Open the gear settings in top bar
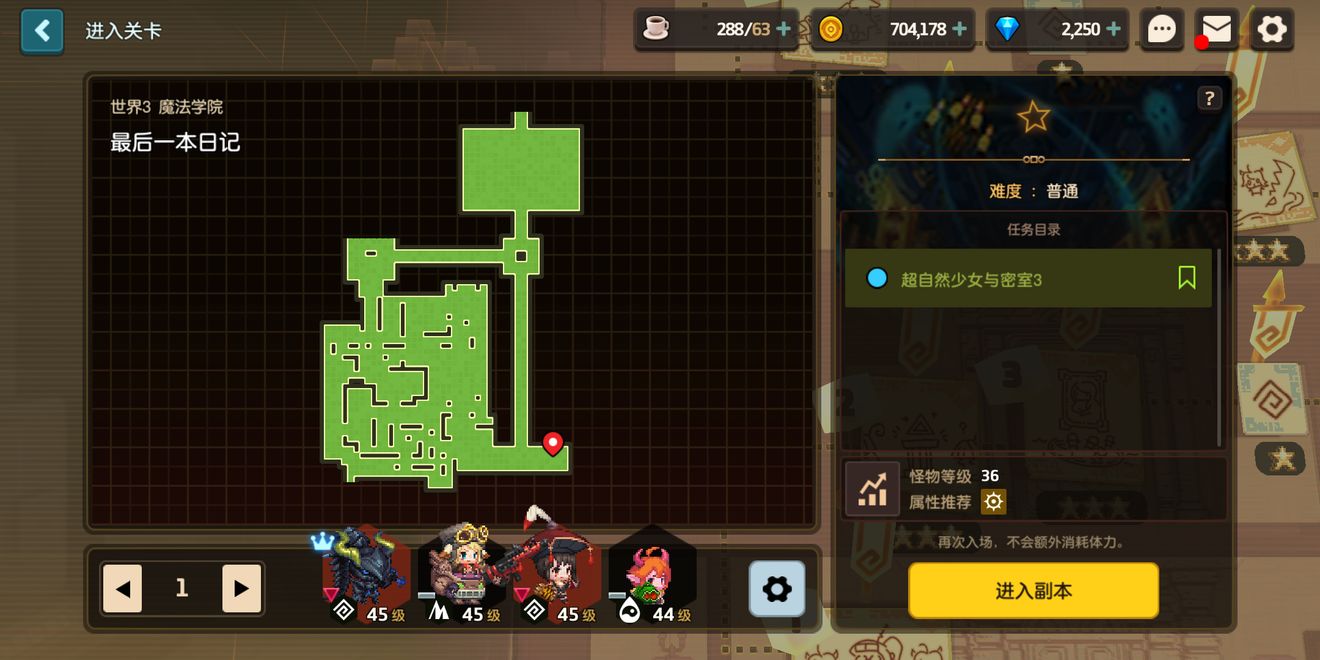 pos(1272,30)
